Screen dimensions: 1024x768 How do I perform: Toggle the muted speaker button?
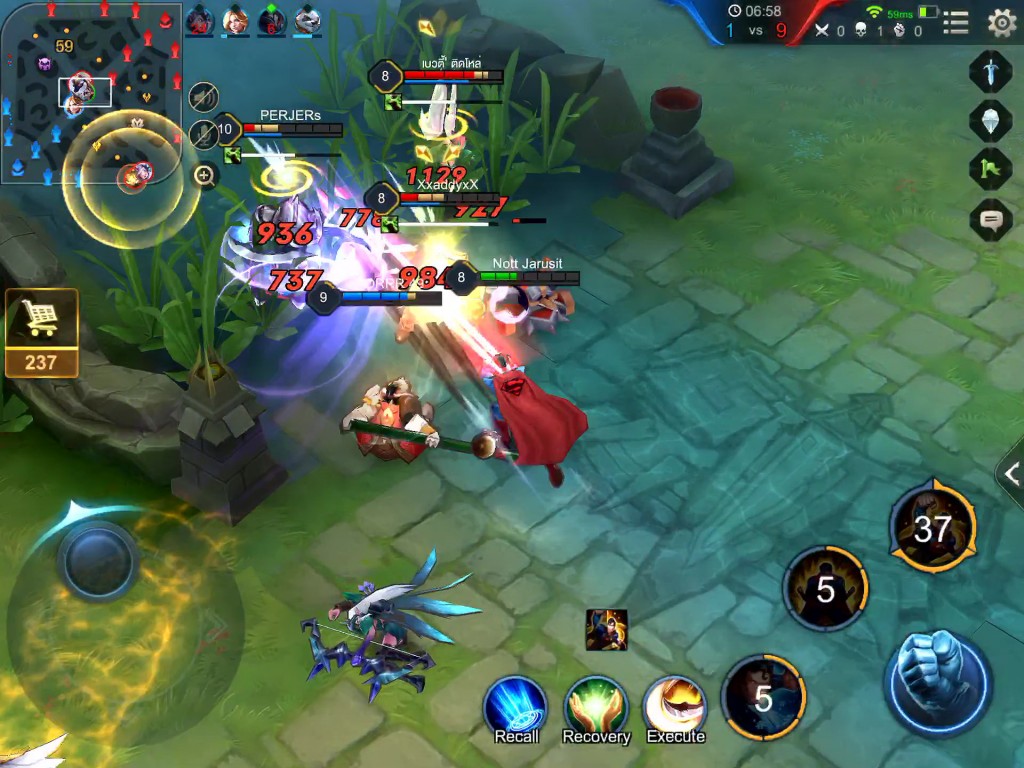pyautogui.click(x=204, y=97)
